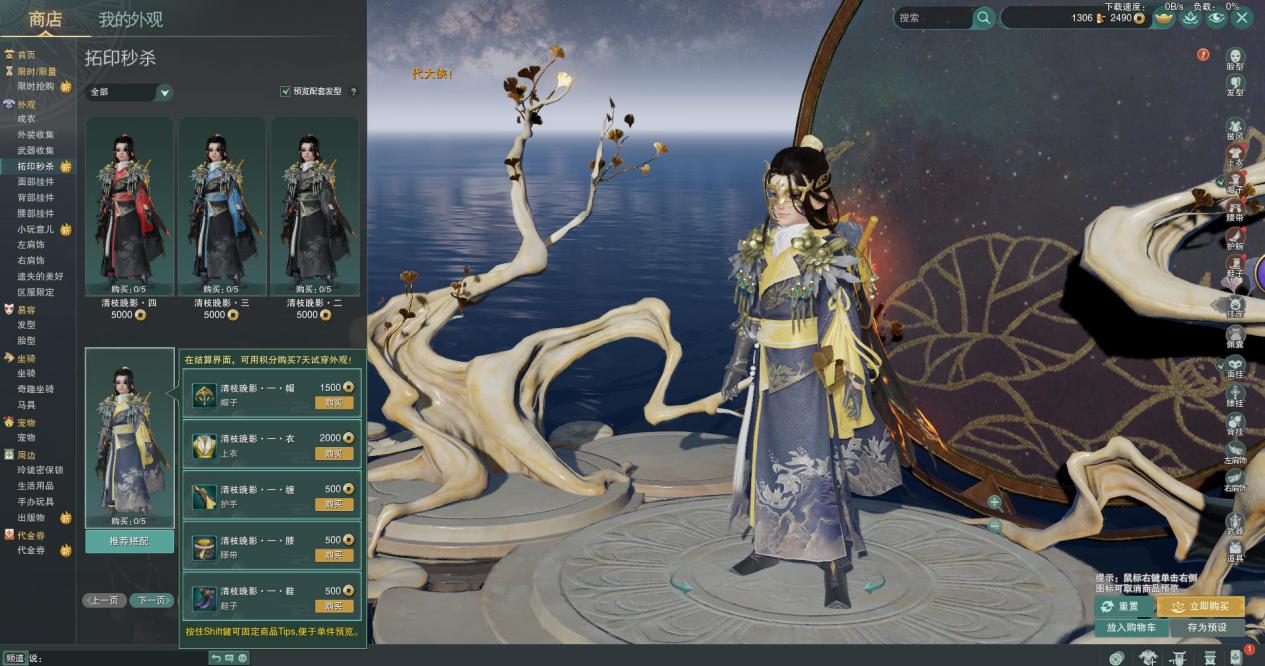Click the 立即购买 buy now button
This screenshot has height=666, width=1265.
pos(1200,607)
